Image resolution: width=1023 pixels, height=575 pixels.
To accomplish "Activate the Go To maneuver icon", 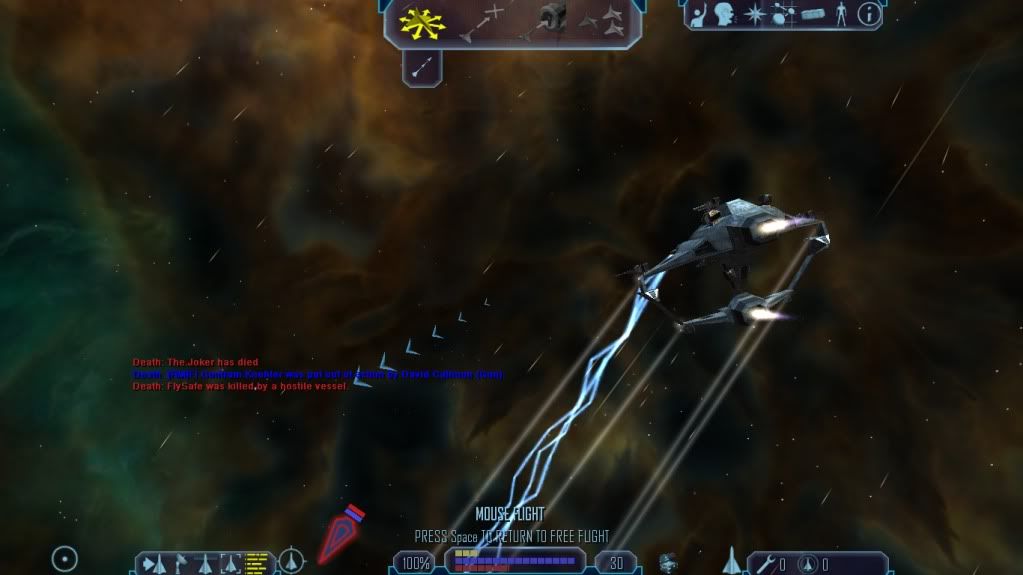I will point(484,22).
